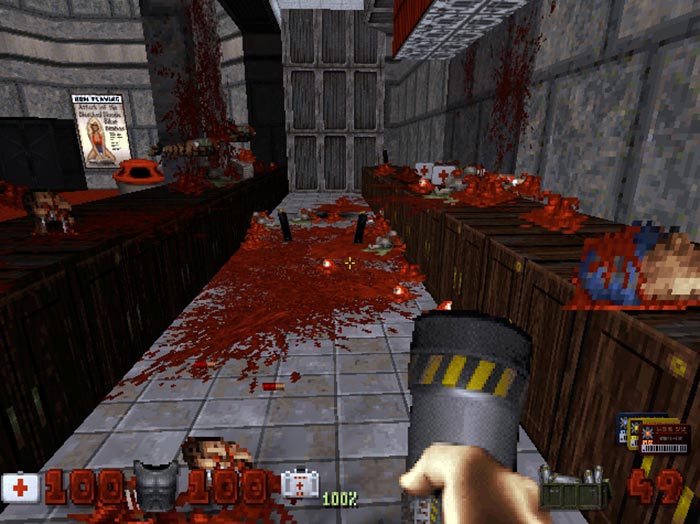The height and width of the screenshot is (524, 700).
Task: Click the red cross health icon
Action: [20, 487]
